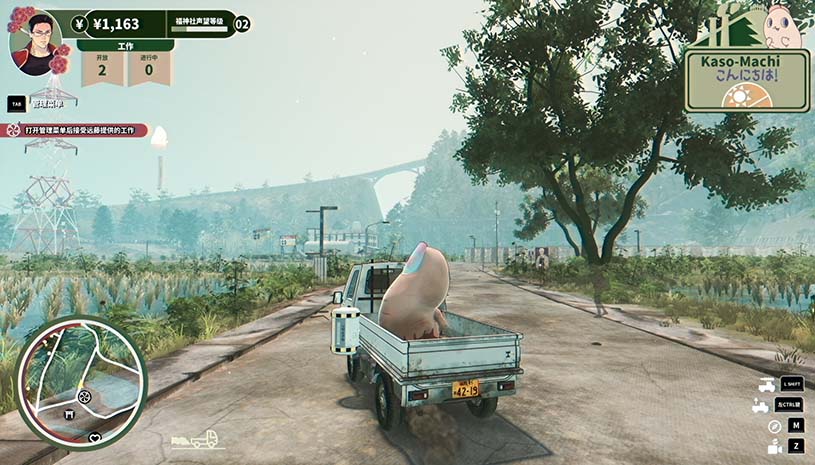815x465 pixels.
Task: Show the in-progress jobs counter tile
Action: click(149, 68)
